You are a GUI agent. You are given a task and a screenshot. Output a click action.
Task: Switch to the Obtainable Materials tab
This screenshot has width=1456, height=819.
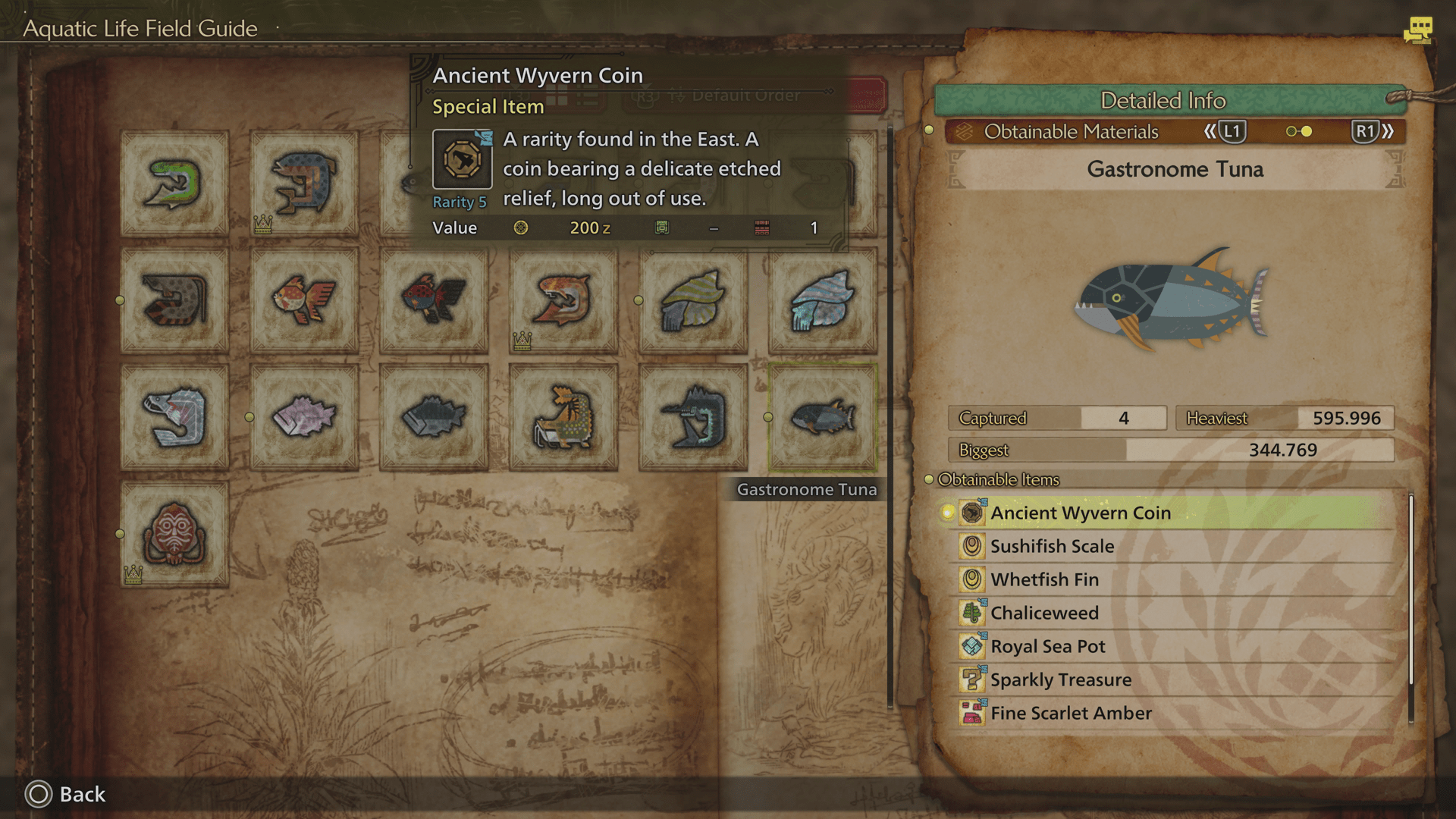pyautogui.click(x=1071, y=131)
